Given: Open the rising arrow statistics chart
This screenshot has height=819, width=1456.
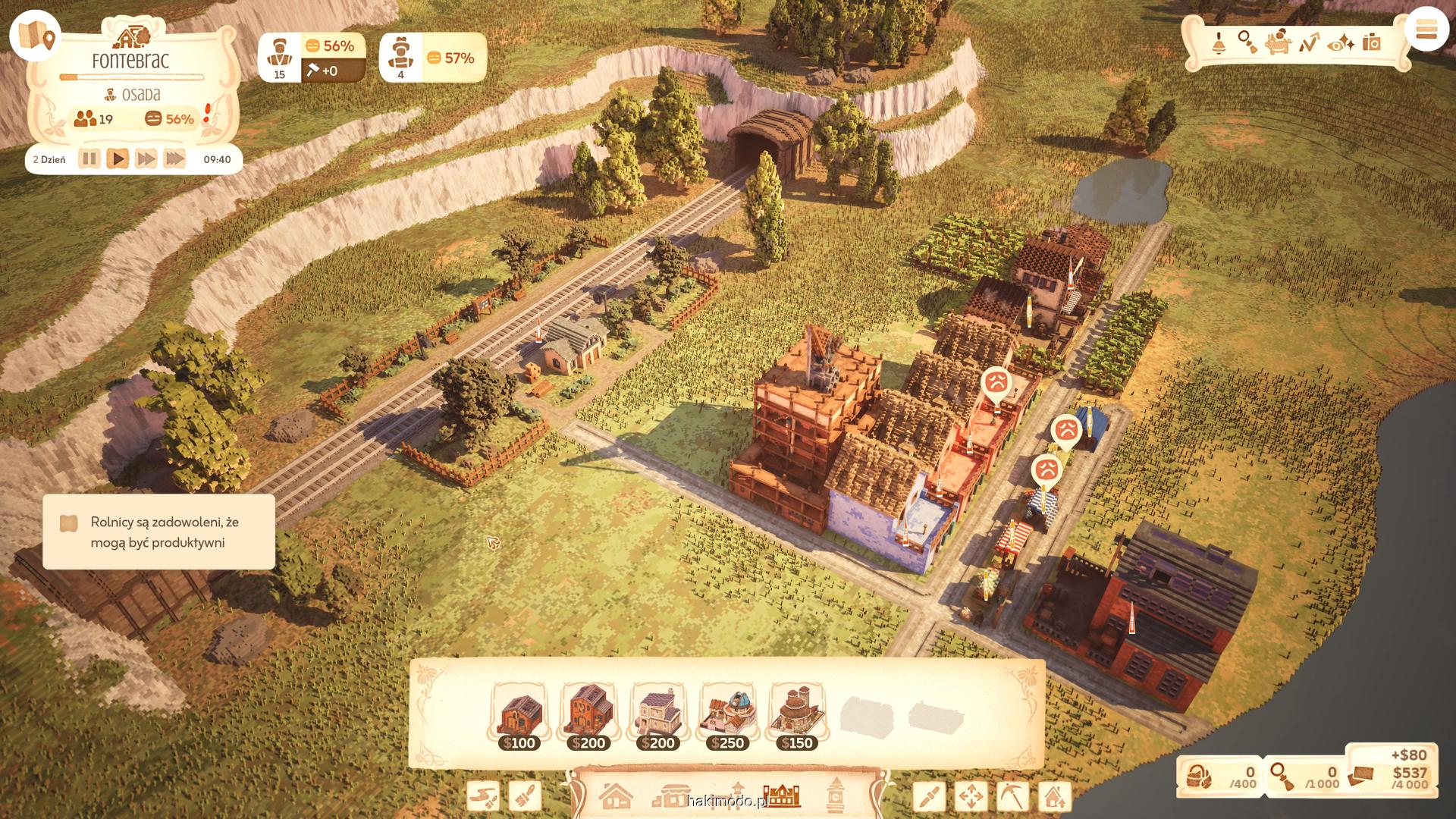Looking at the screenshot, I should click(1309, 42).
